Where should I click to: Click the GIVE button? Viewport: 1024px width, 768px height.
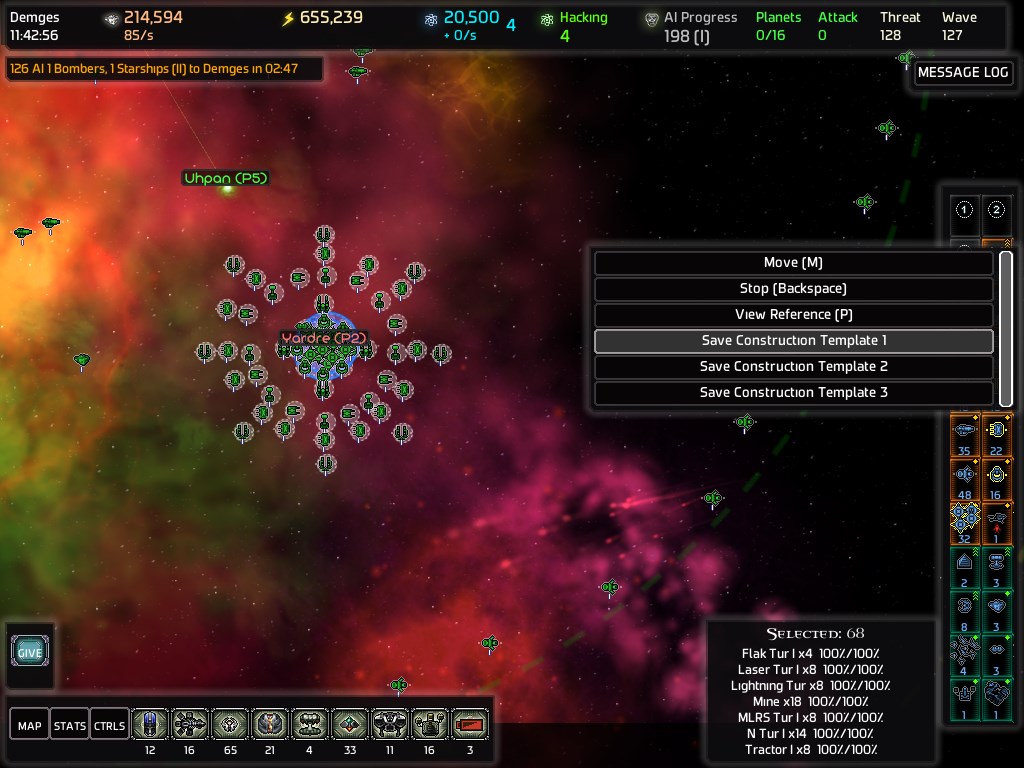pos(30,652)
